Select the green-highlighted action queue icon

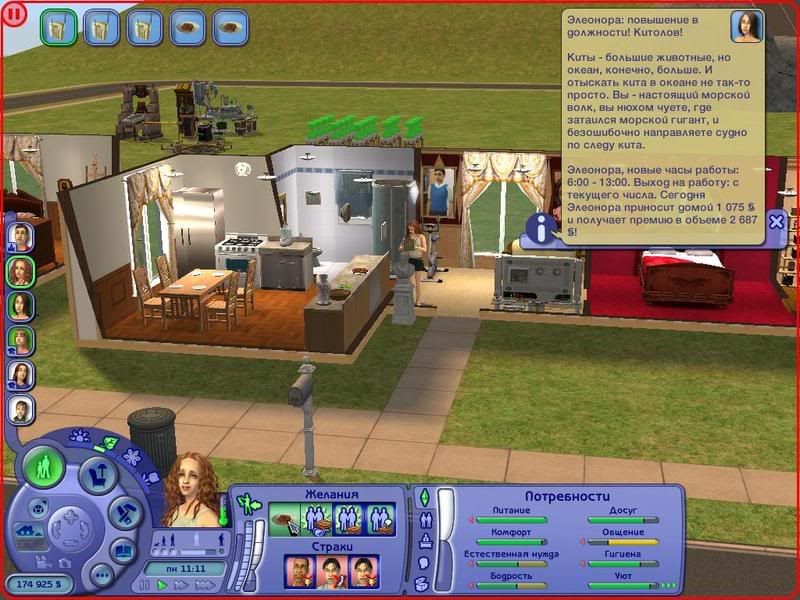point(58,27)
